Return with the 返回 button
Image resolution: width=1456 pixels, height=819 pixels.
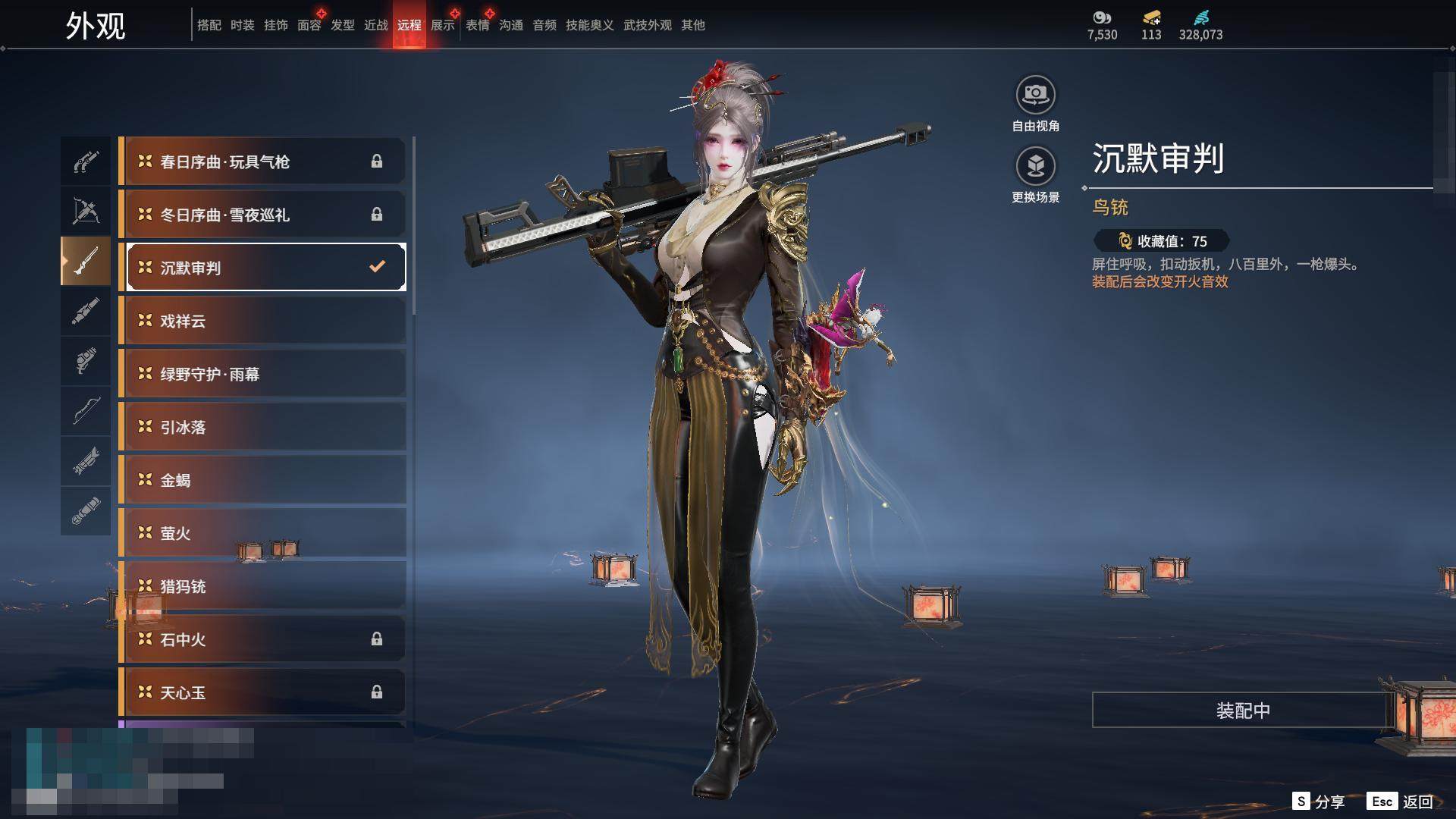[1401, 802]
